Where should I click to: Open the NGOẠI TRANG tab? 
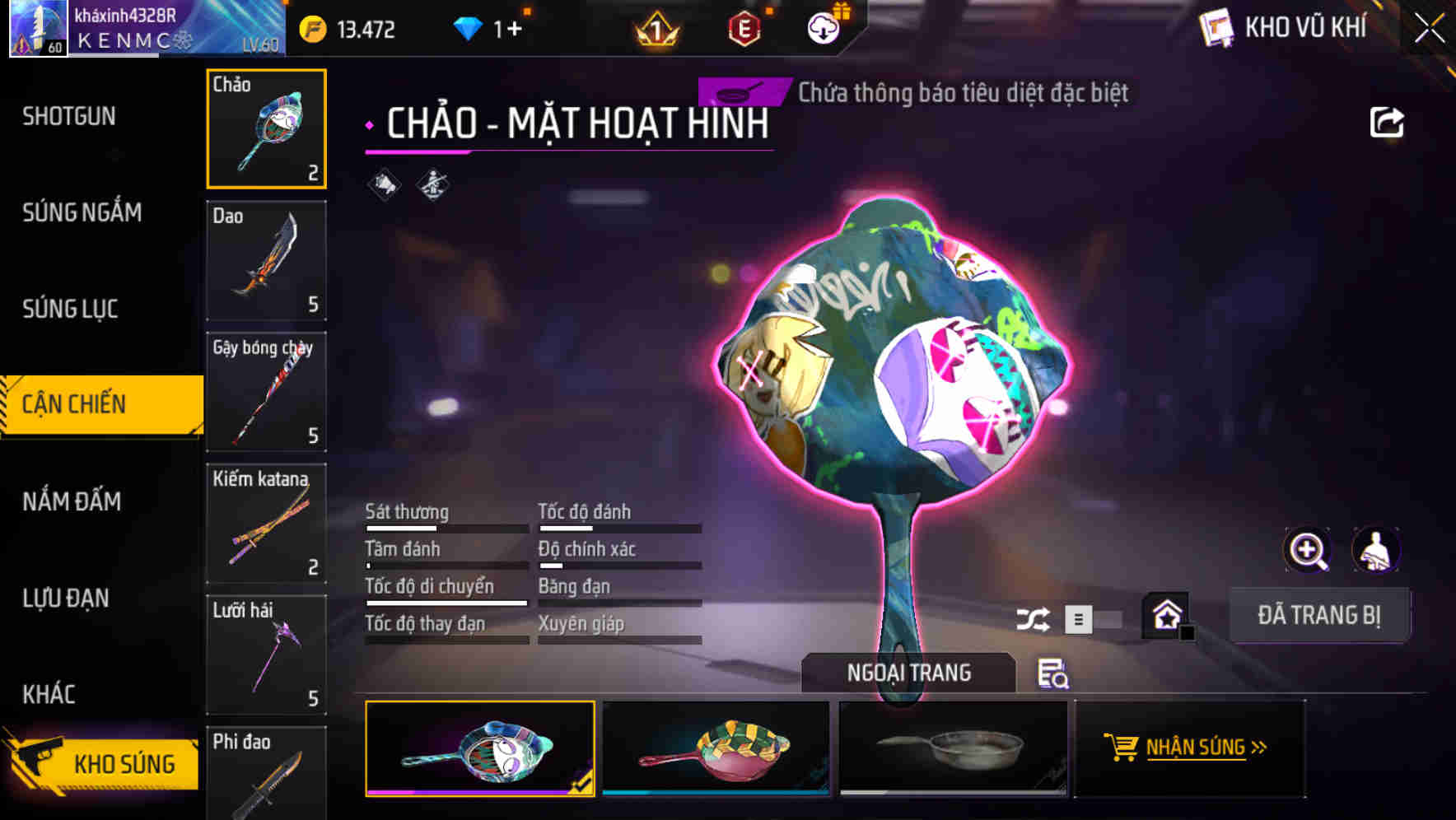(x=910, y=672)
